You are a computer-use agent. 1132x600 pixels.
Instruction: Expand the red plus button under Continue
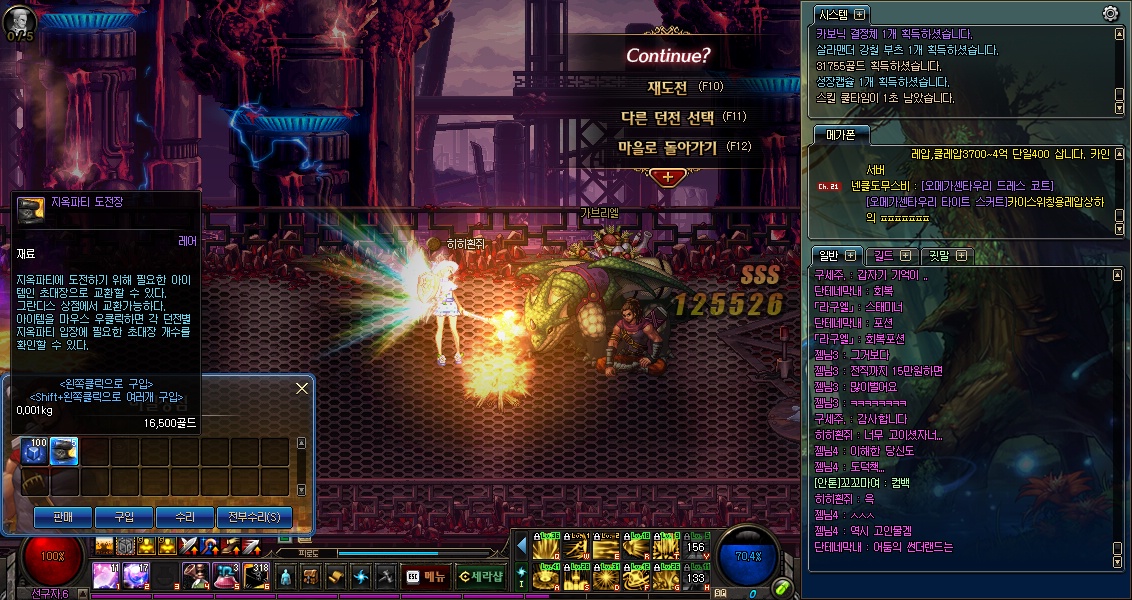(x=667, y=176)
